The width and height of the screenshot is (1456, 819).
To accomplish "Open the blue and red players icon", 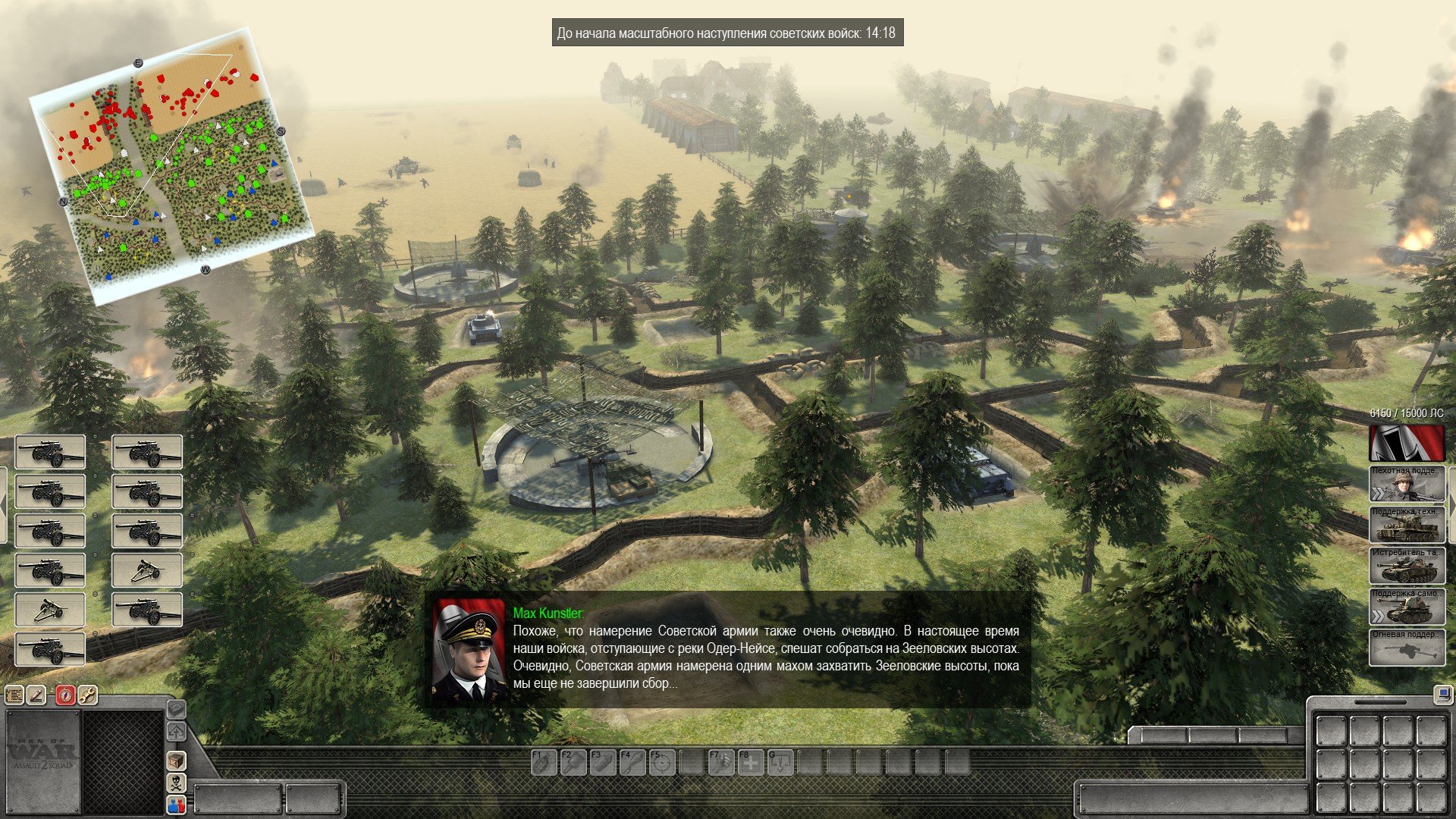I will 176,805.
